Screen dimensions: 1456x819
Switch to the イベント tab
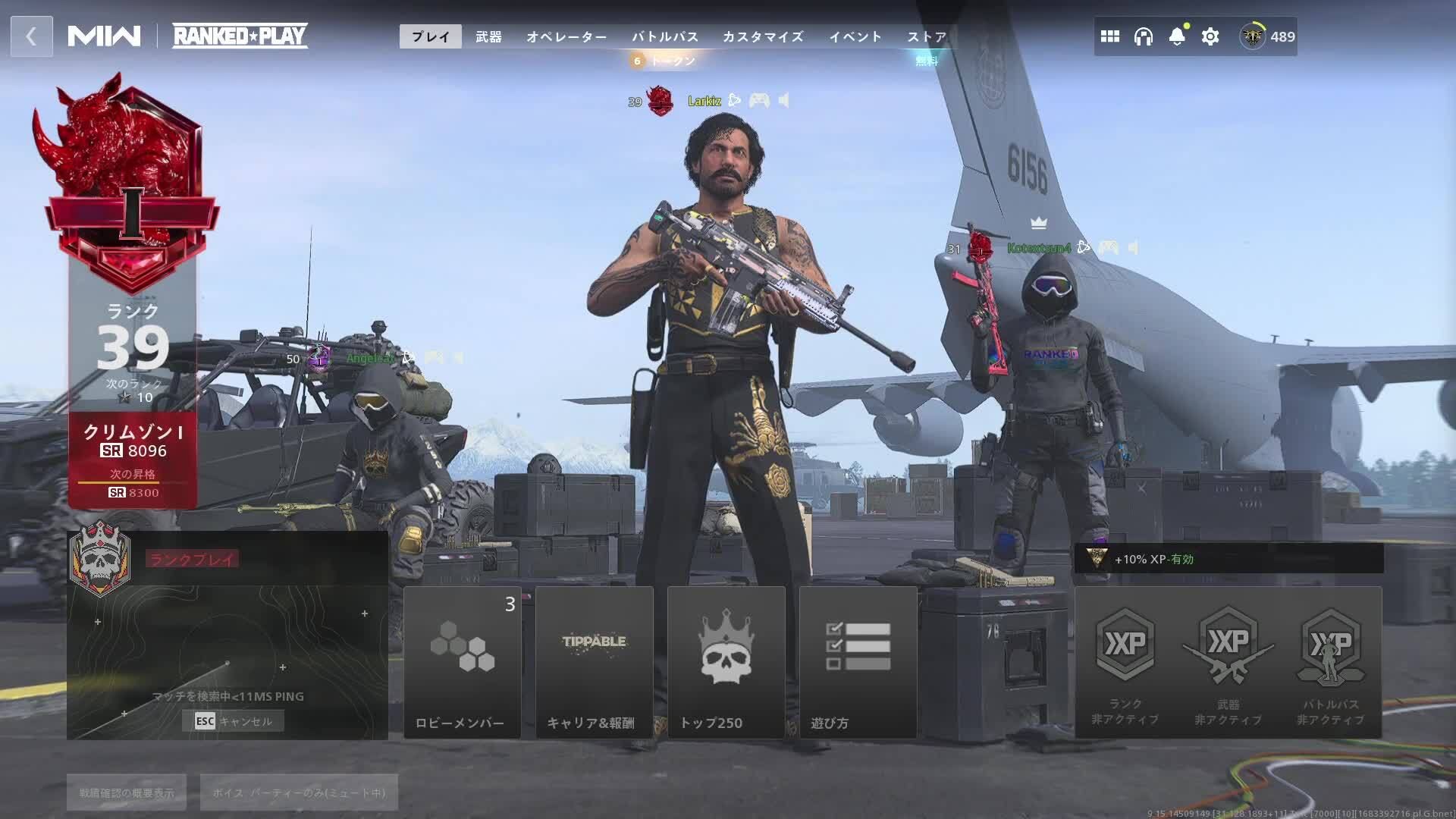855,36
